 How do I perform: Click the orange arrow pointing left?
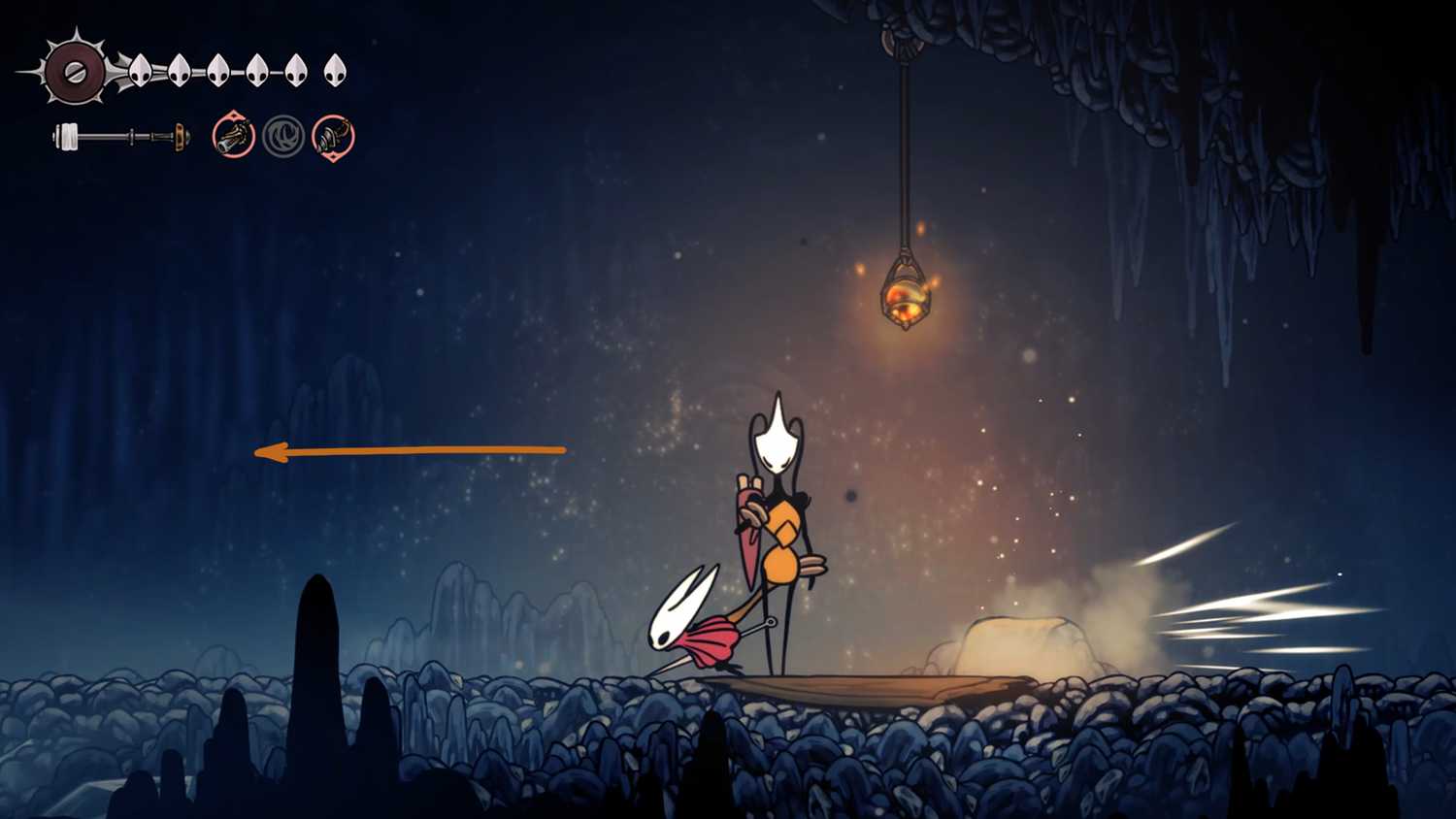point(408,449)
